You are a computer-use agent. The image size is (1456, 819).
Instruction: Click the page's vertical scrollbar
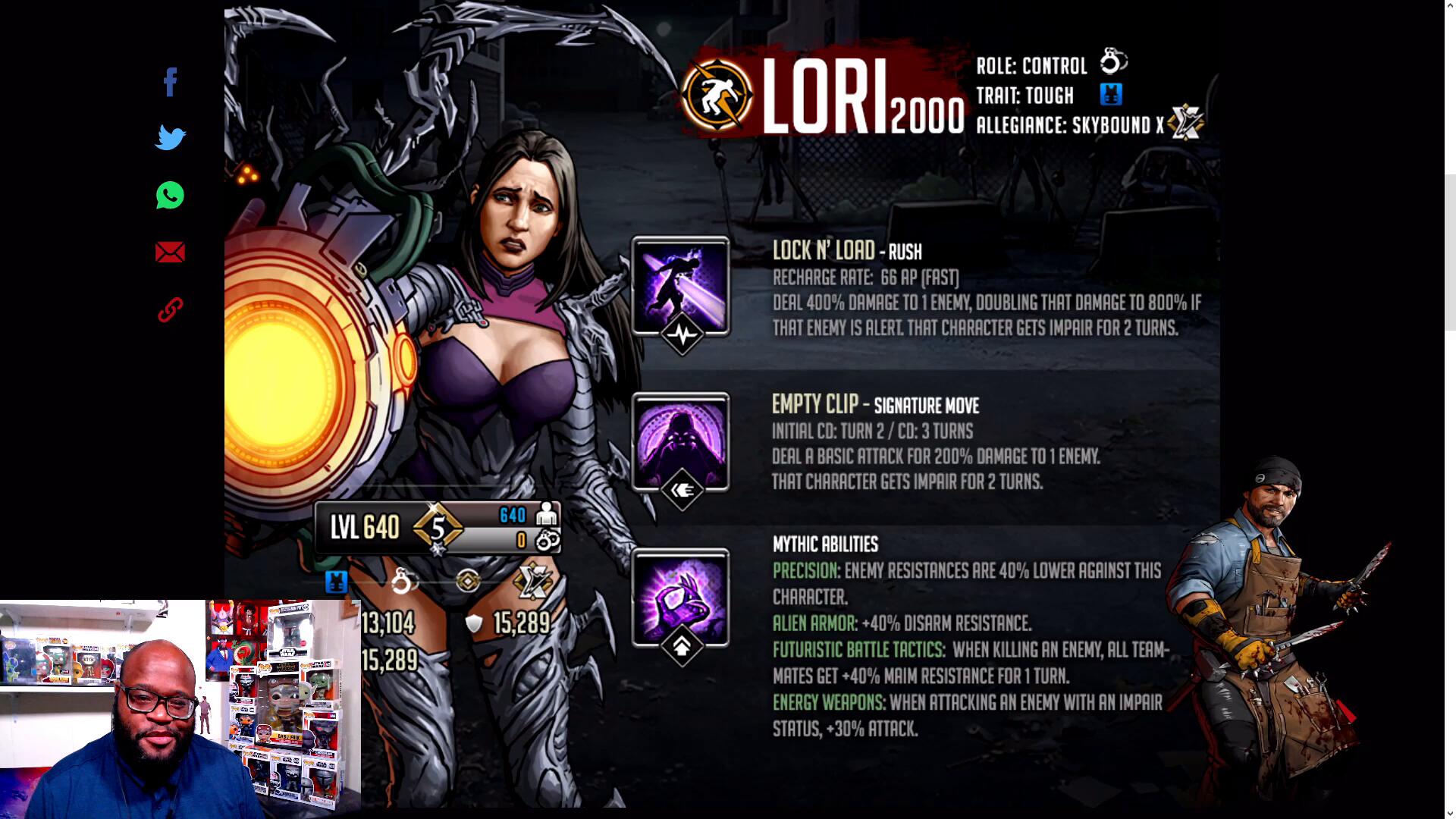(x=1450, y=252)
